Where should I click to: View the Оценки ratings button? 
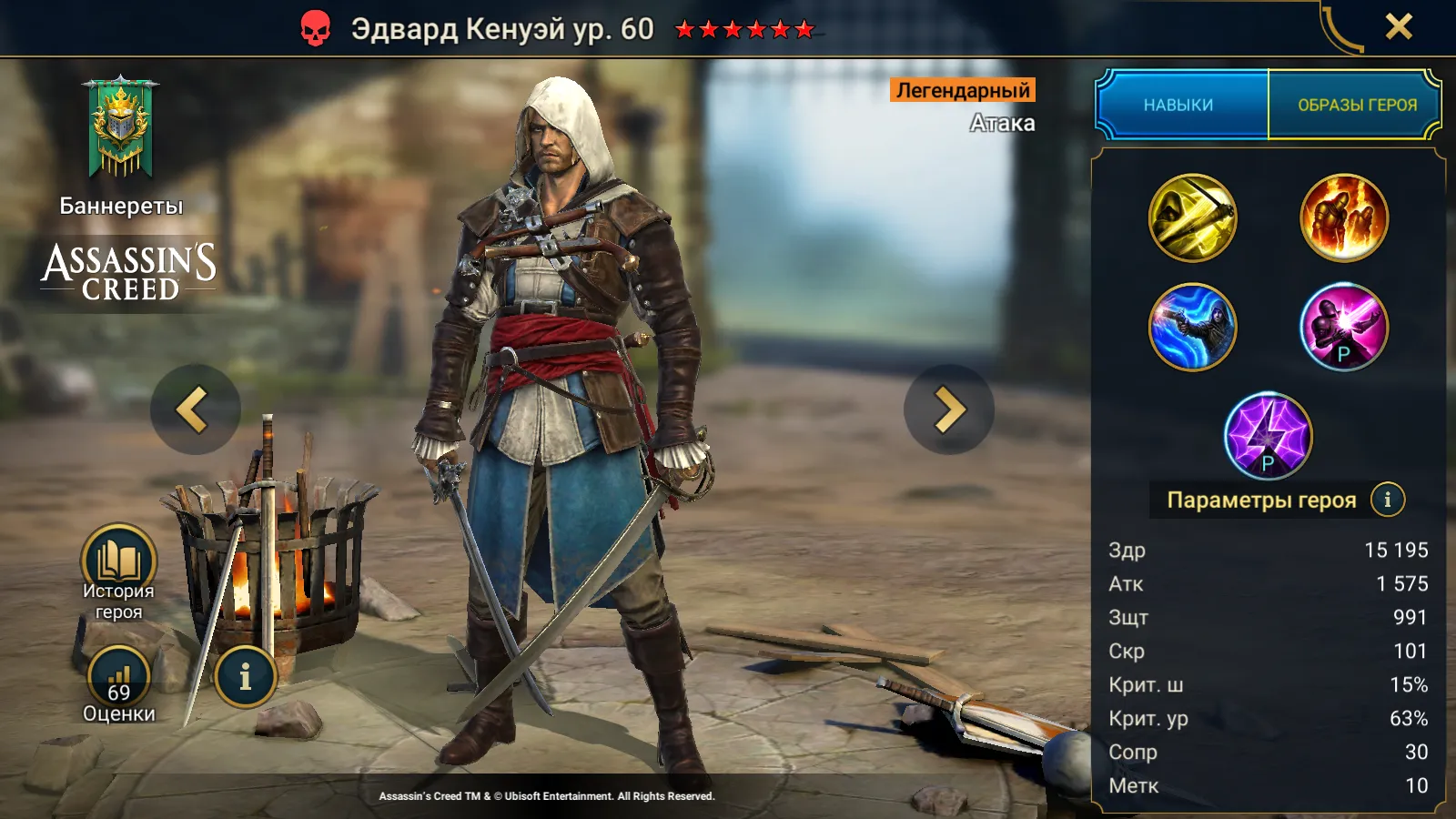tap(119, 682)
